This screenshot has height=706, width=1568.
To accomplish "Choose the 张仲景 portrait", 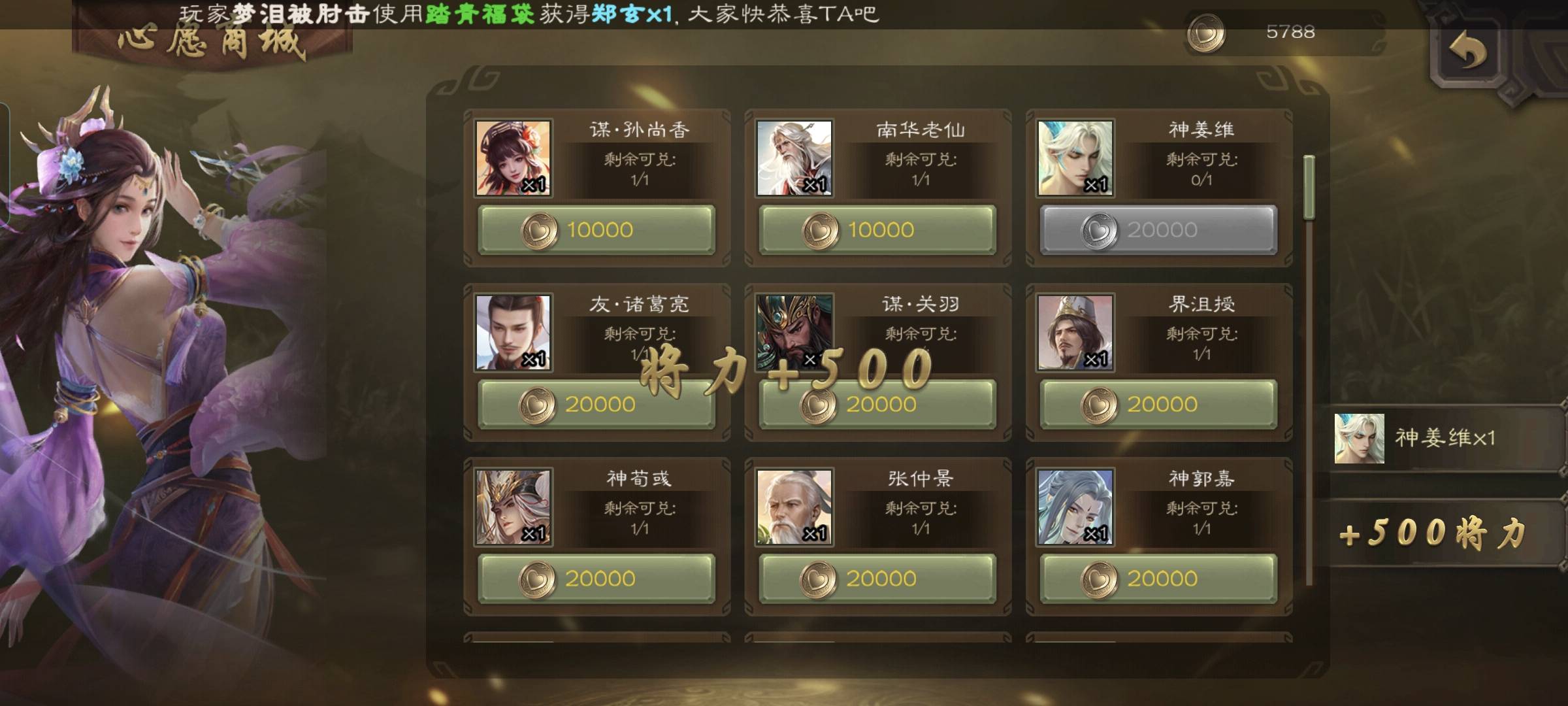I will tap(794, 507).
